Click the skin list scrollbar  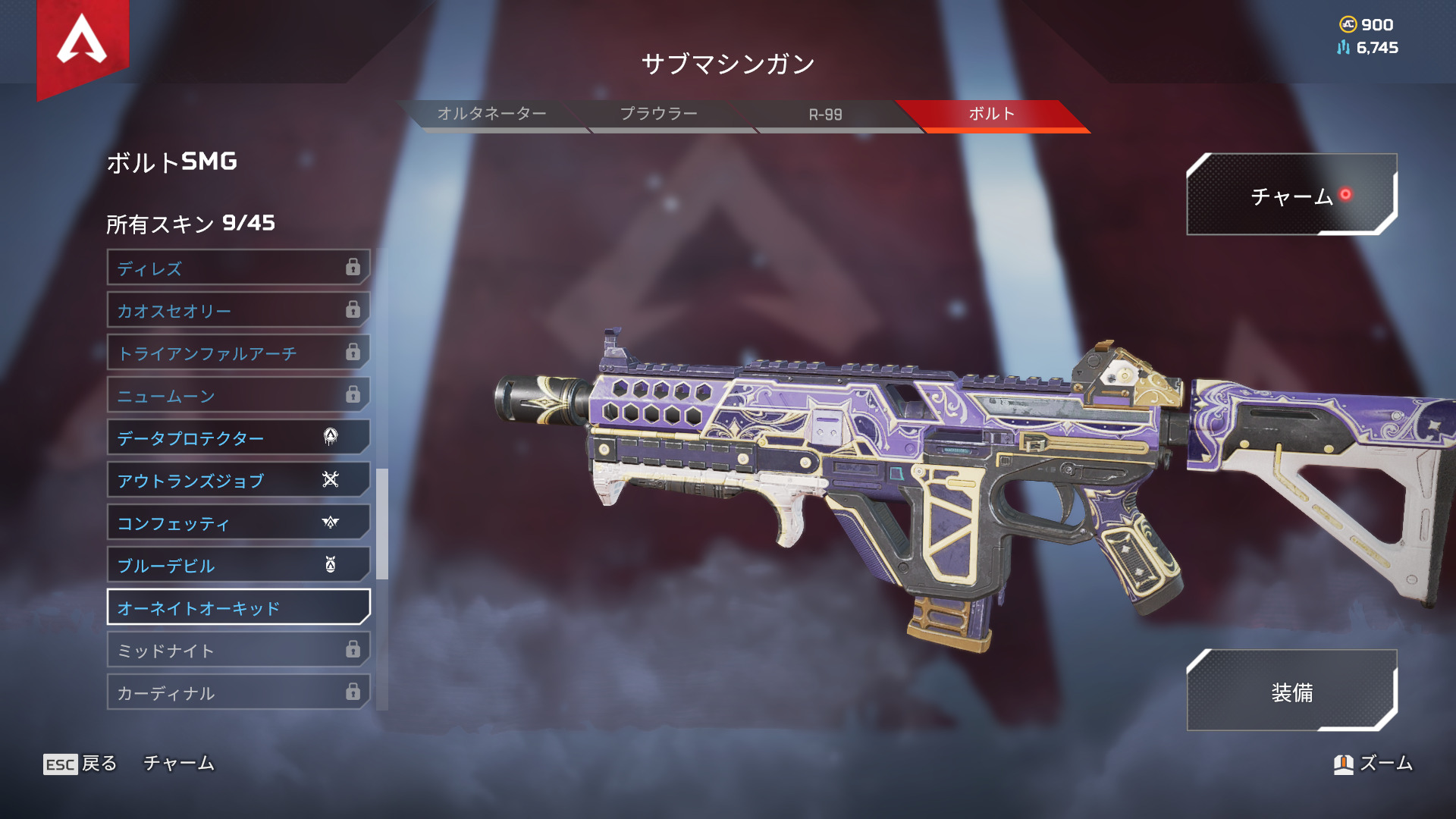click(382, 523)
